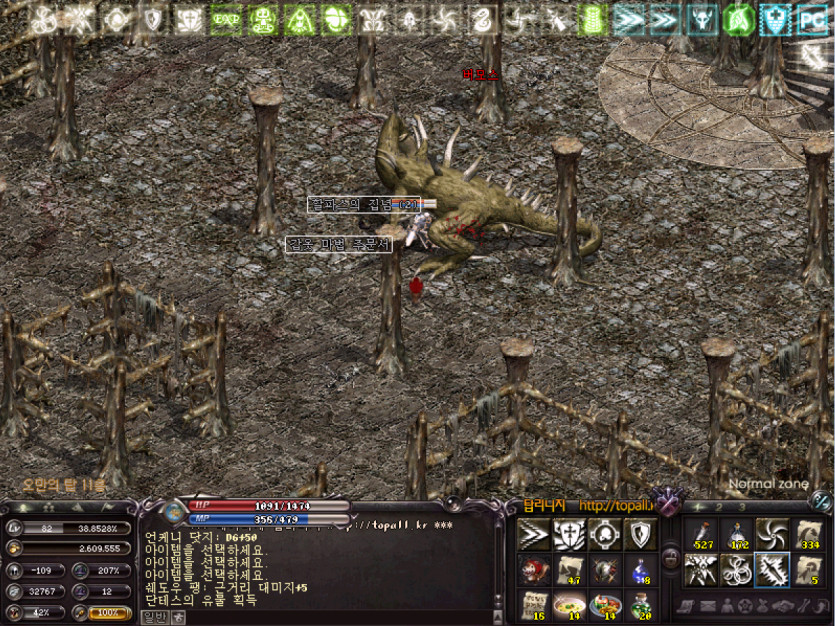Open the mail envelope menu icon
This screenshot has width=835, height=626.
[x=708, y=606]
